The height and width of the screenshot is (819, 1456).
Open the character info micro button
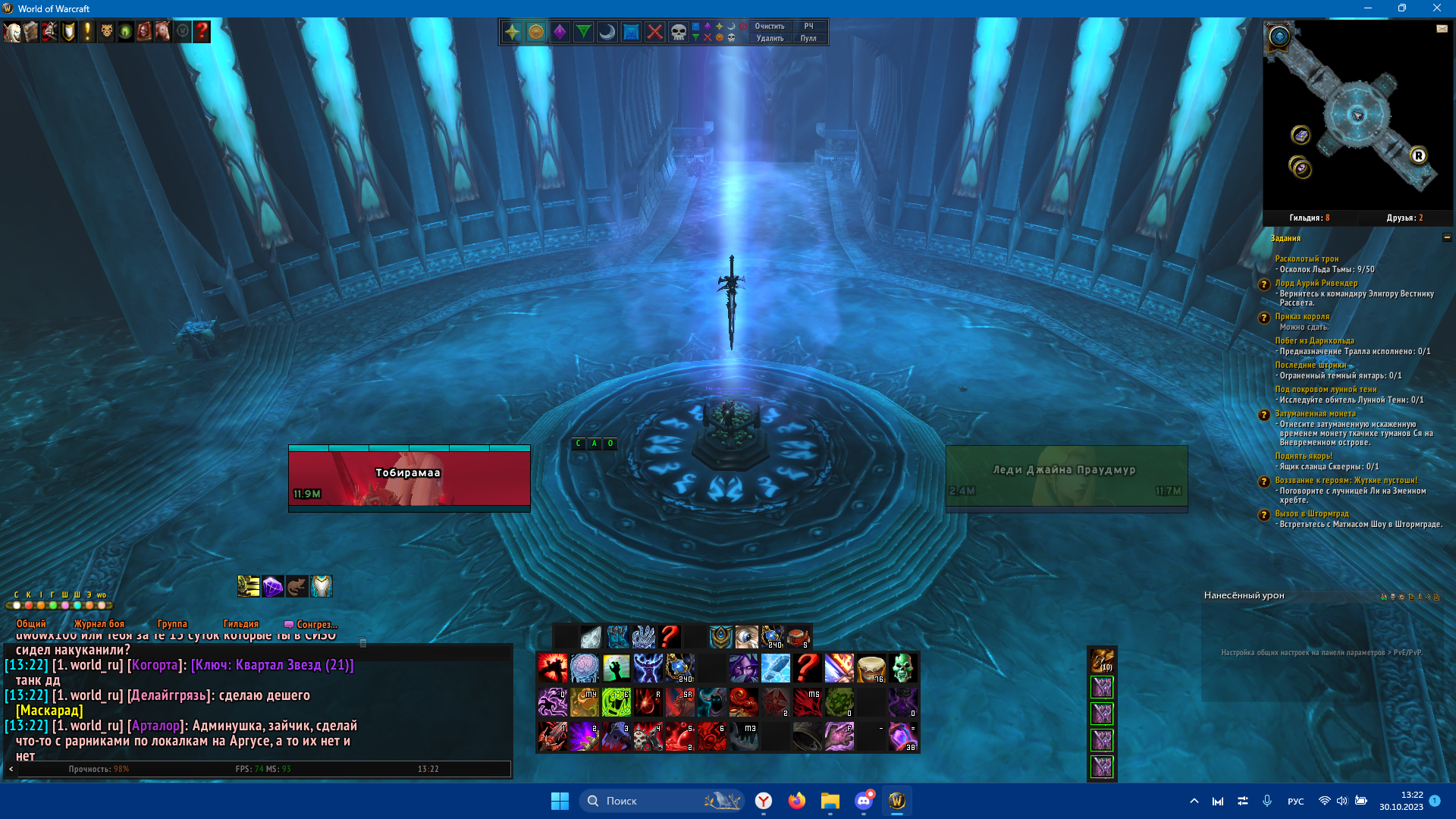point(12,32)
